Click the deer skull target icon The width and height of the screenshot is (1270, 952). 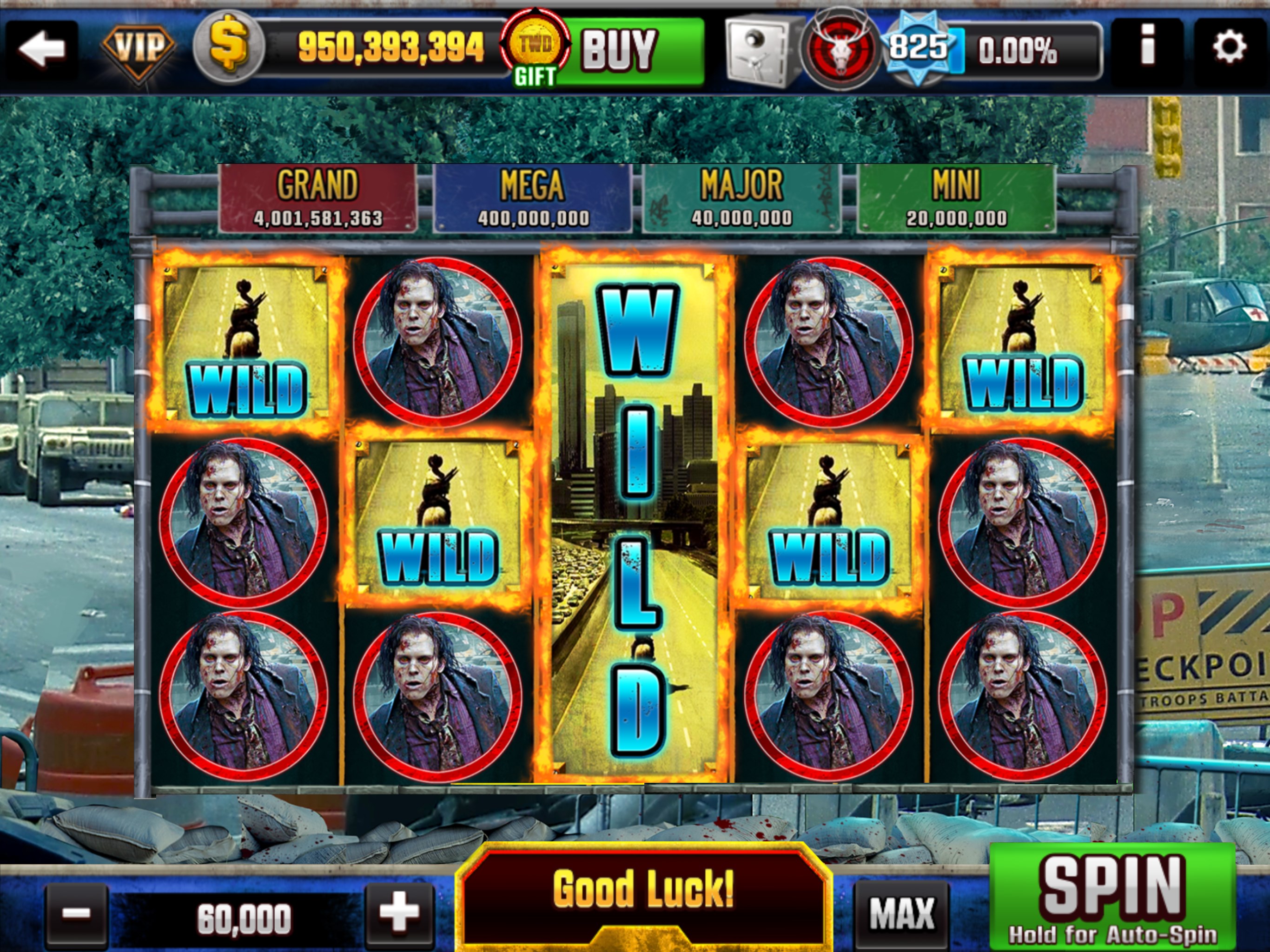pyautogui.click(x=841, y=49)
